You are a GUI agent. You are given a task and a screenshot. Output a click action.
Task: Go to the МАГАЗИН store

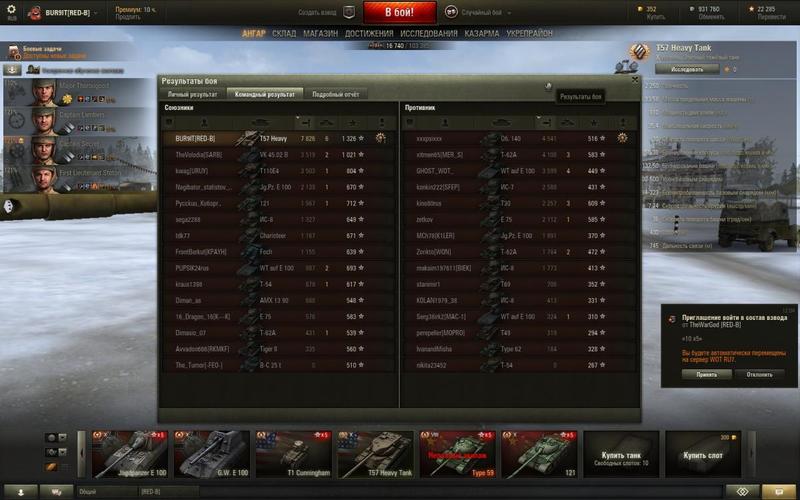(320, 33)
